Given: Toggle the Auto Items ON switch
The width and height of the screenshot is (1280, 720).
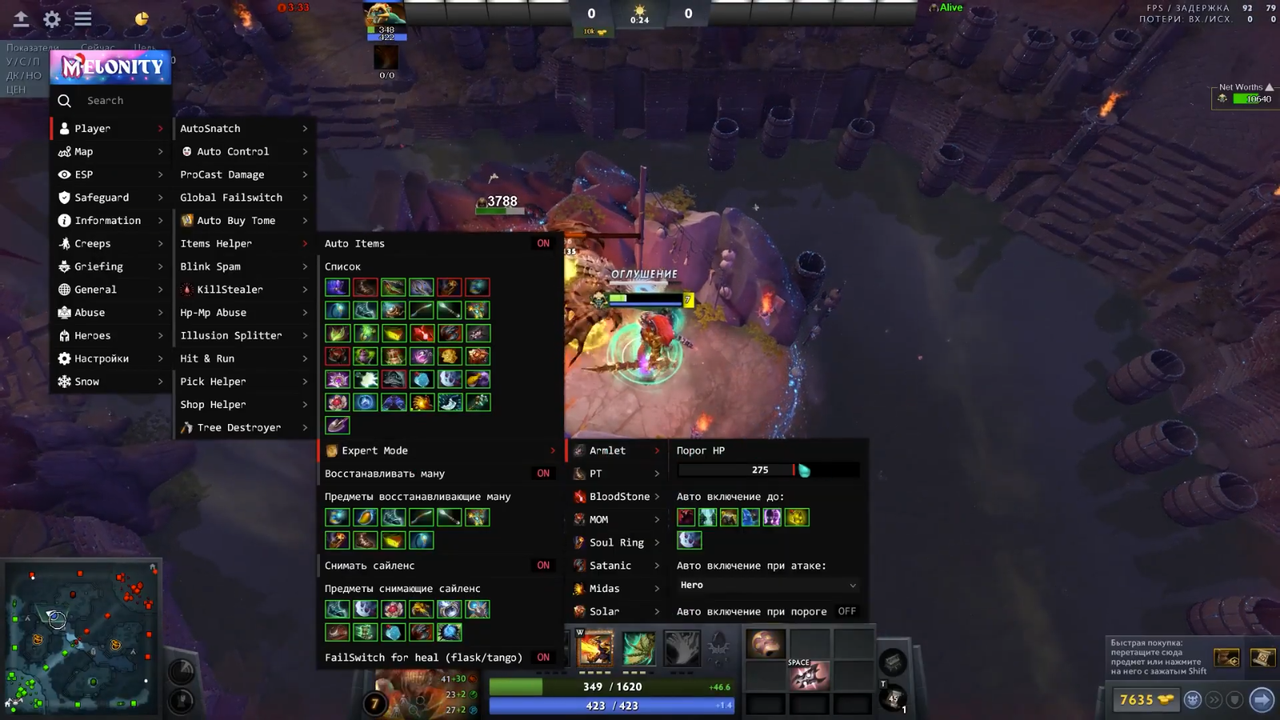Looking at the screenshot, I should coord(543,243).
